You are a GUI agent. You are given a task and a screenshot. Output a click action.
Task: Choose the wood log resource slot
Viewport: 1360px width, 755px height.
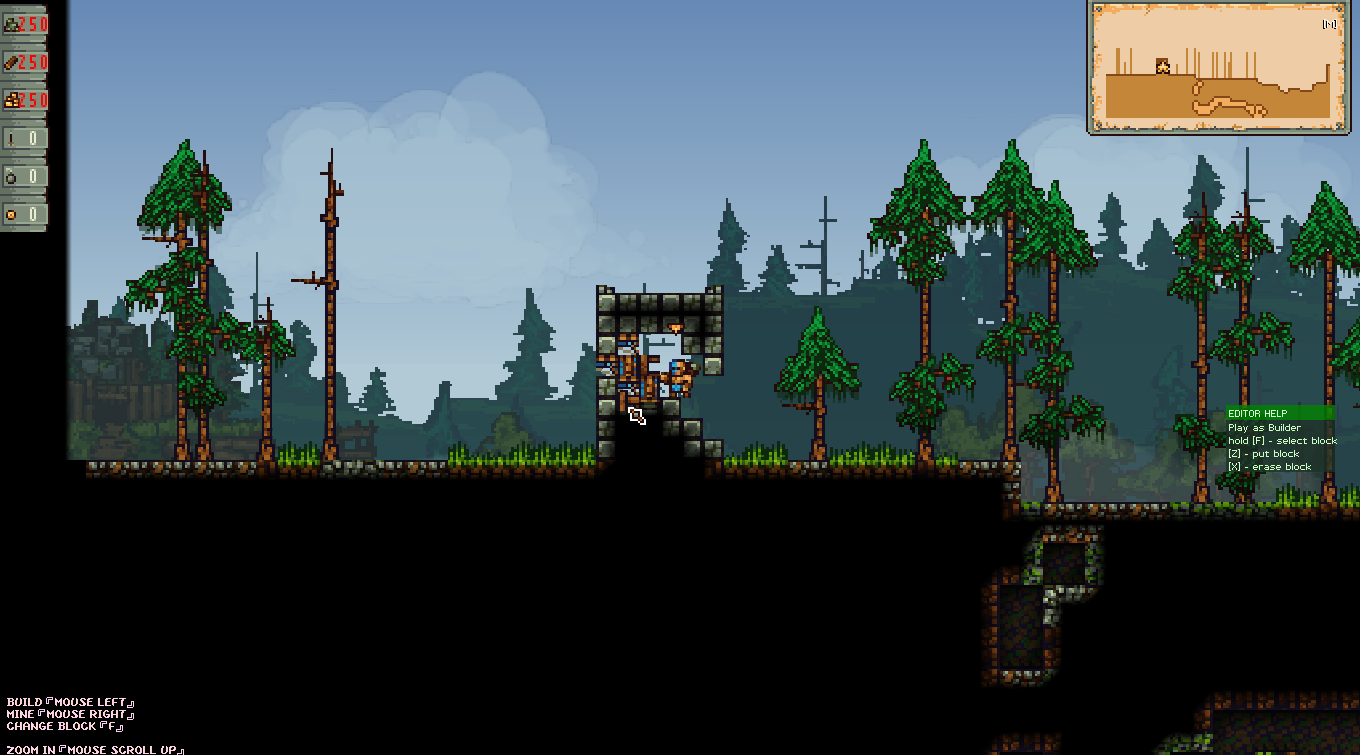(25, 62)
